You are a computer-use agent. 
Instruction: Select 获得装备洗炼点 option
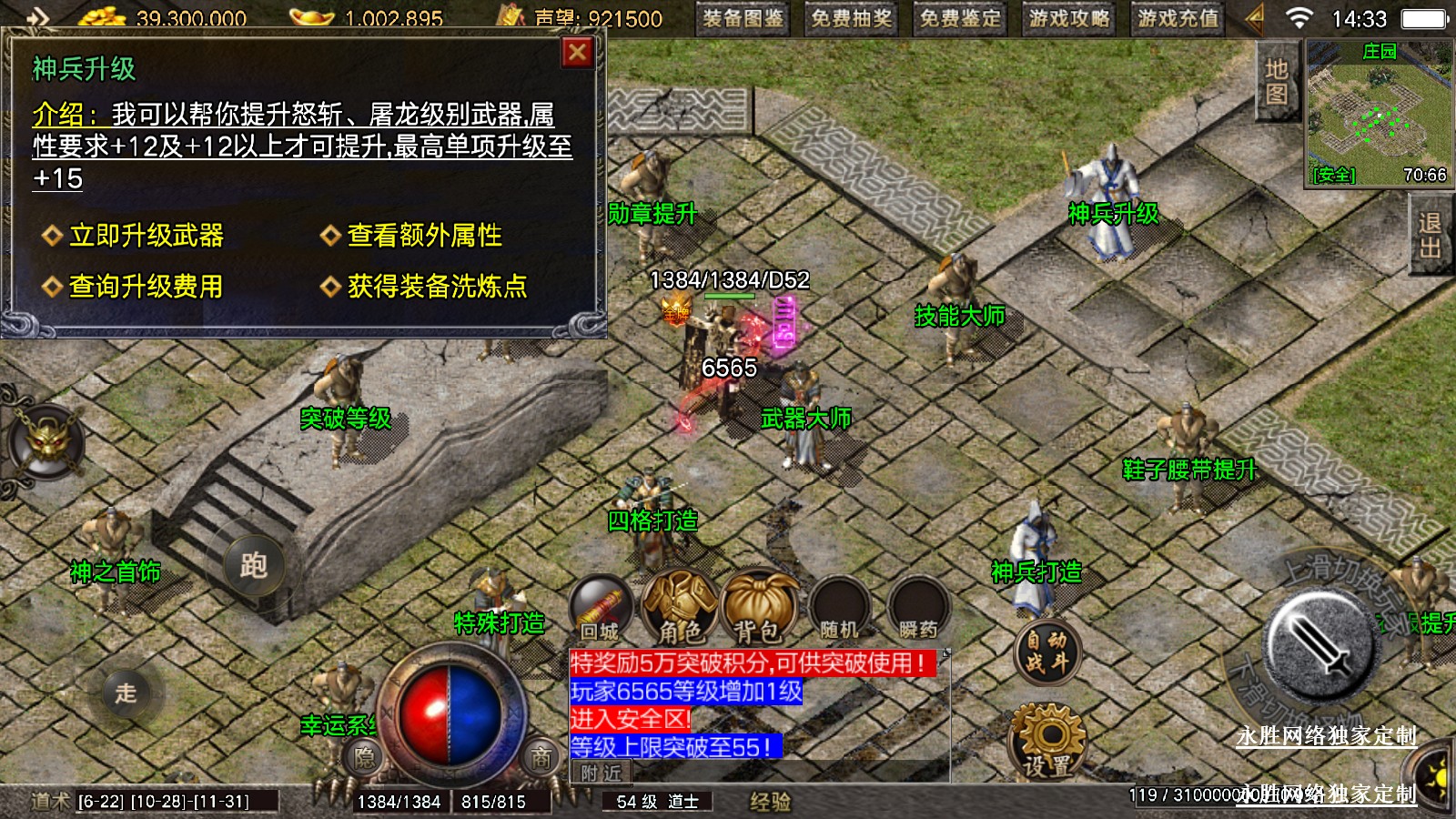tap(437, 287)
